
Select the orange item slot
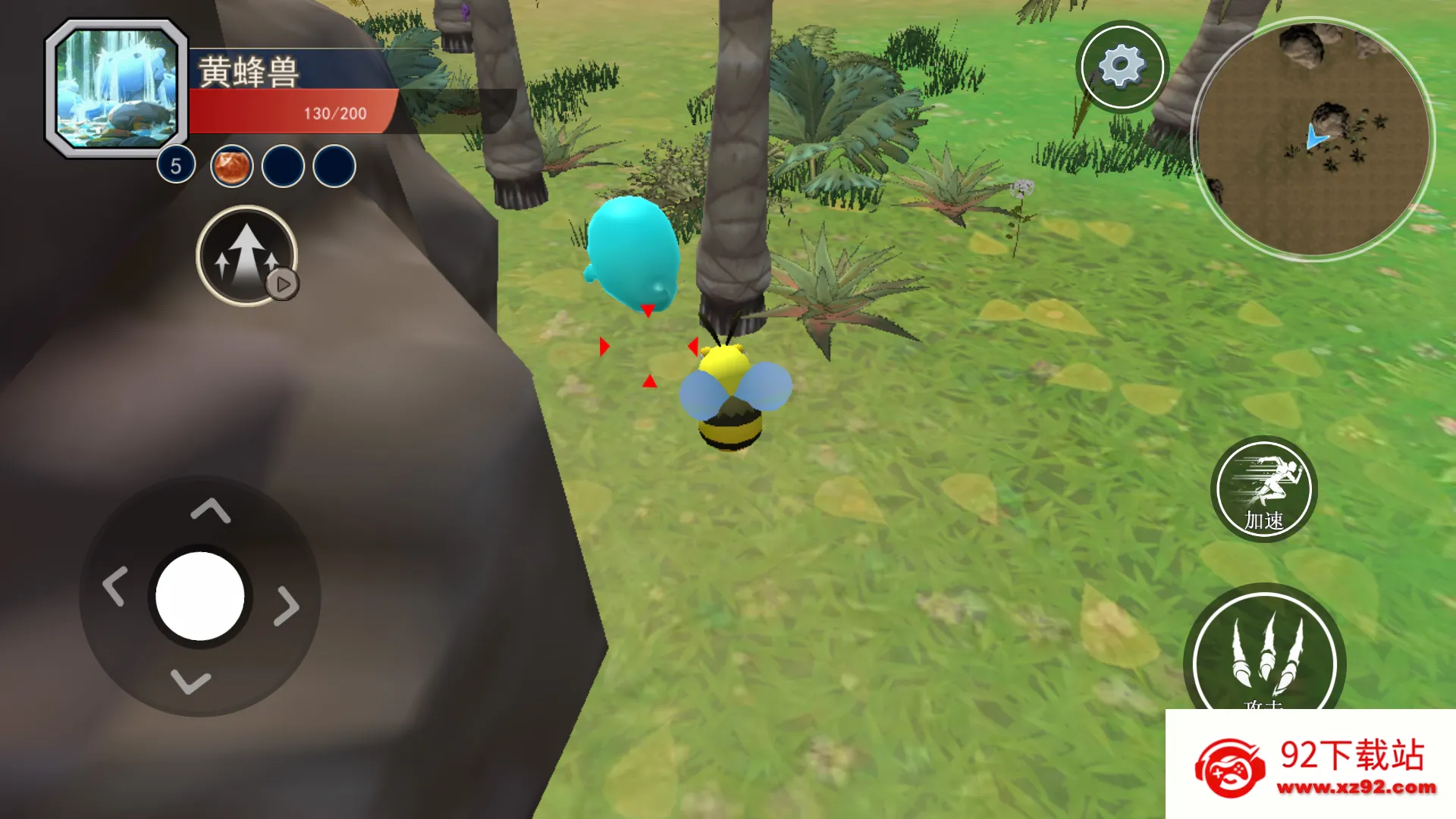point(231,166)
